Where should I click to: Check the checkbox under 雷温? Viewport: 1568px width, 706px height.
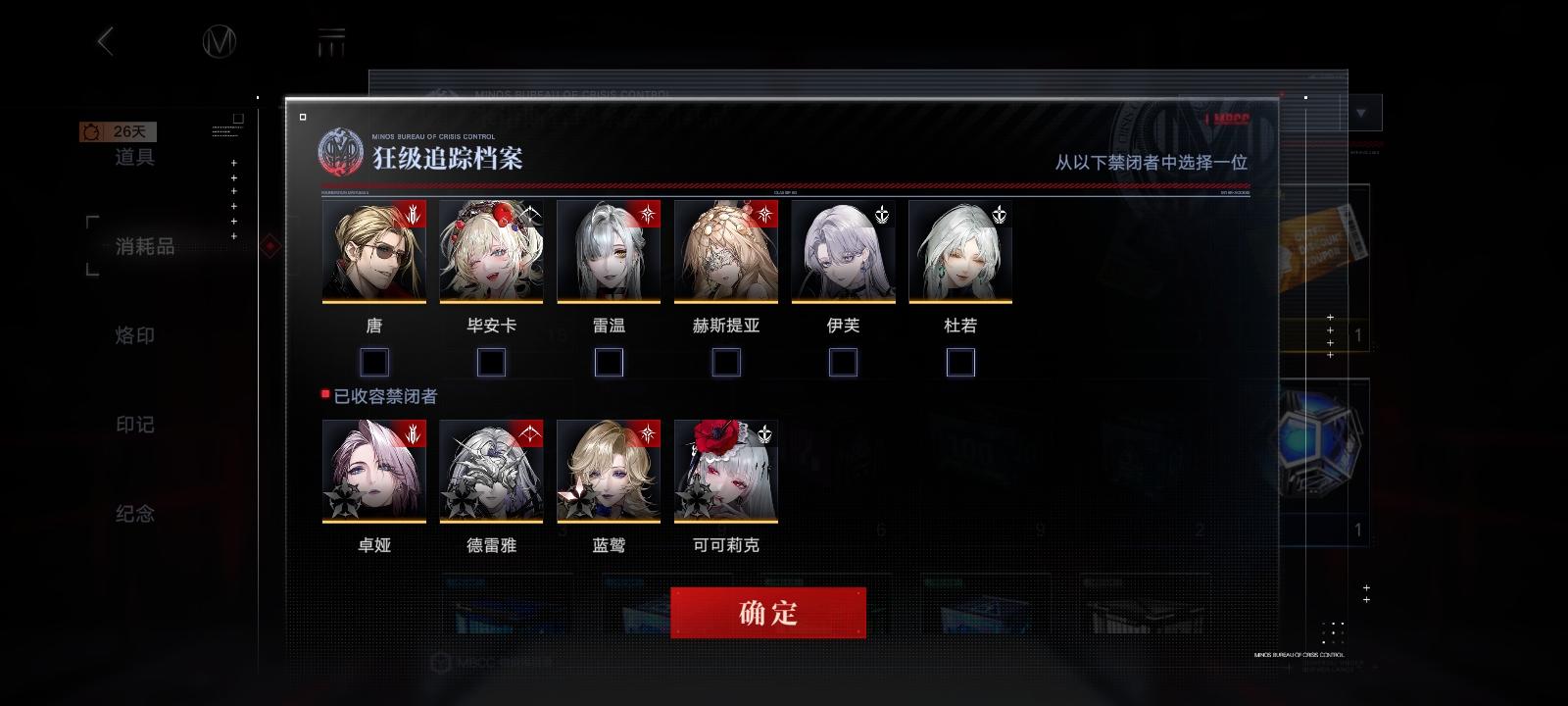[x=609, y=362]
